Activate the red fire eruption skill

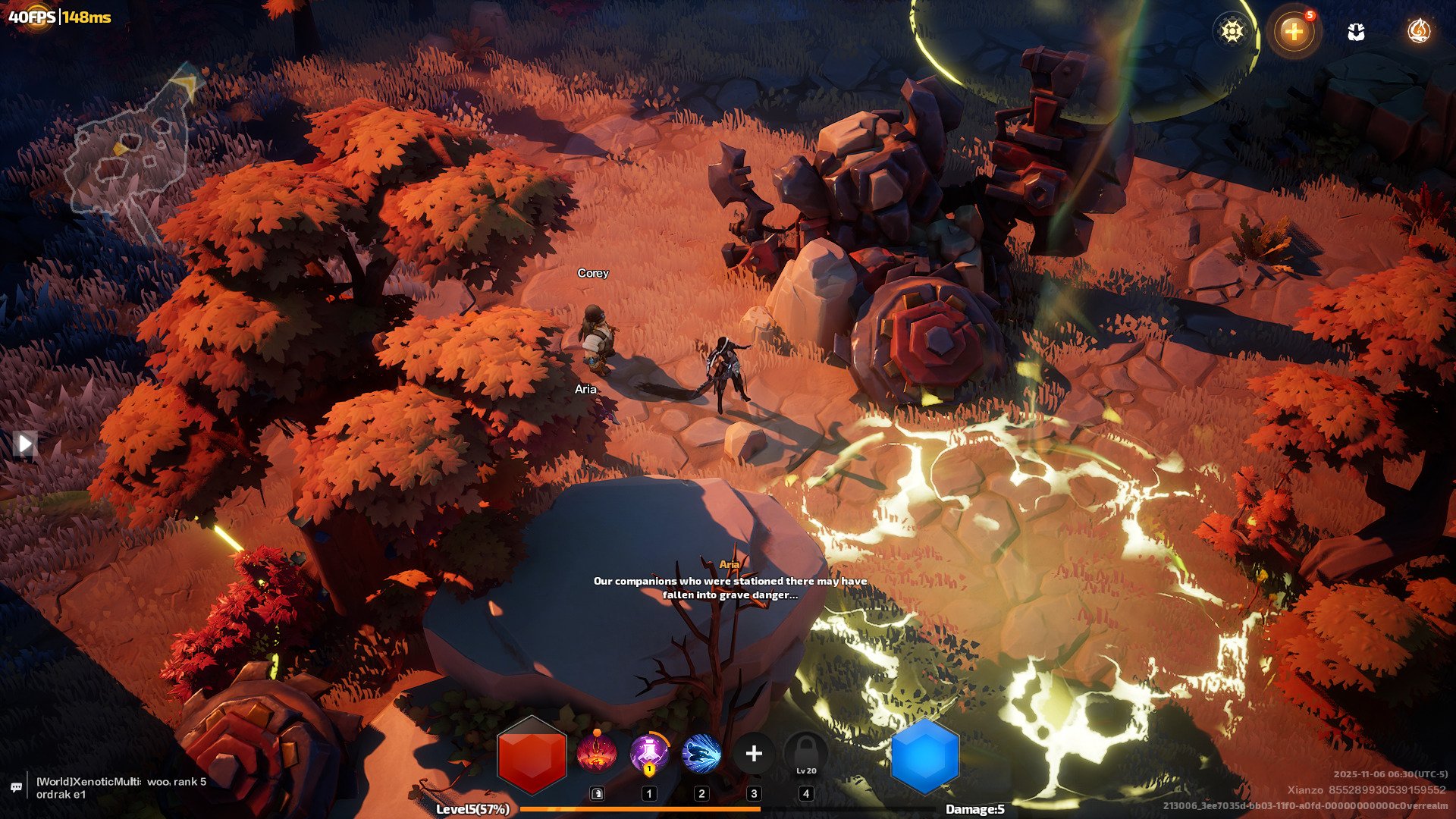pos(597,753)
